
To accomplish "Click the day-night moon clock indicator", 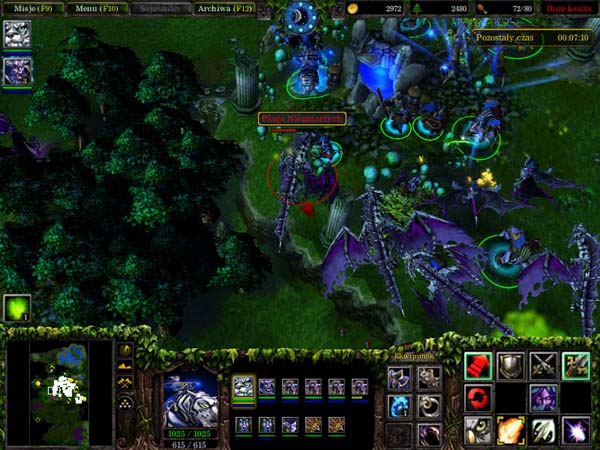I will click(x=300, y=17).
